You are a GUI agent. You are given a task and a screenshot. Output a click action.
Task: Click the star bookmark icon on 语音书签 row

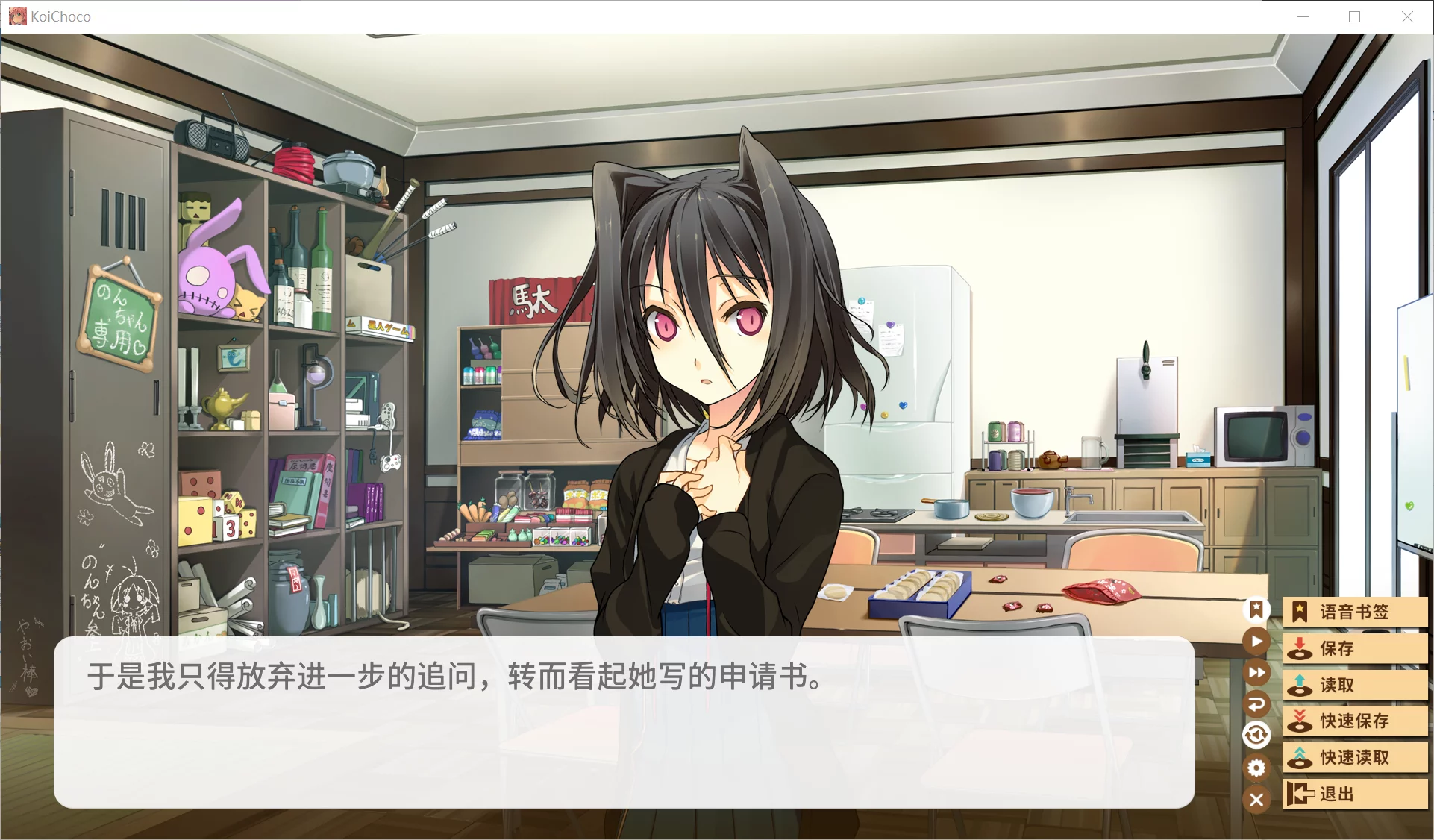1300,612
